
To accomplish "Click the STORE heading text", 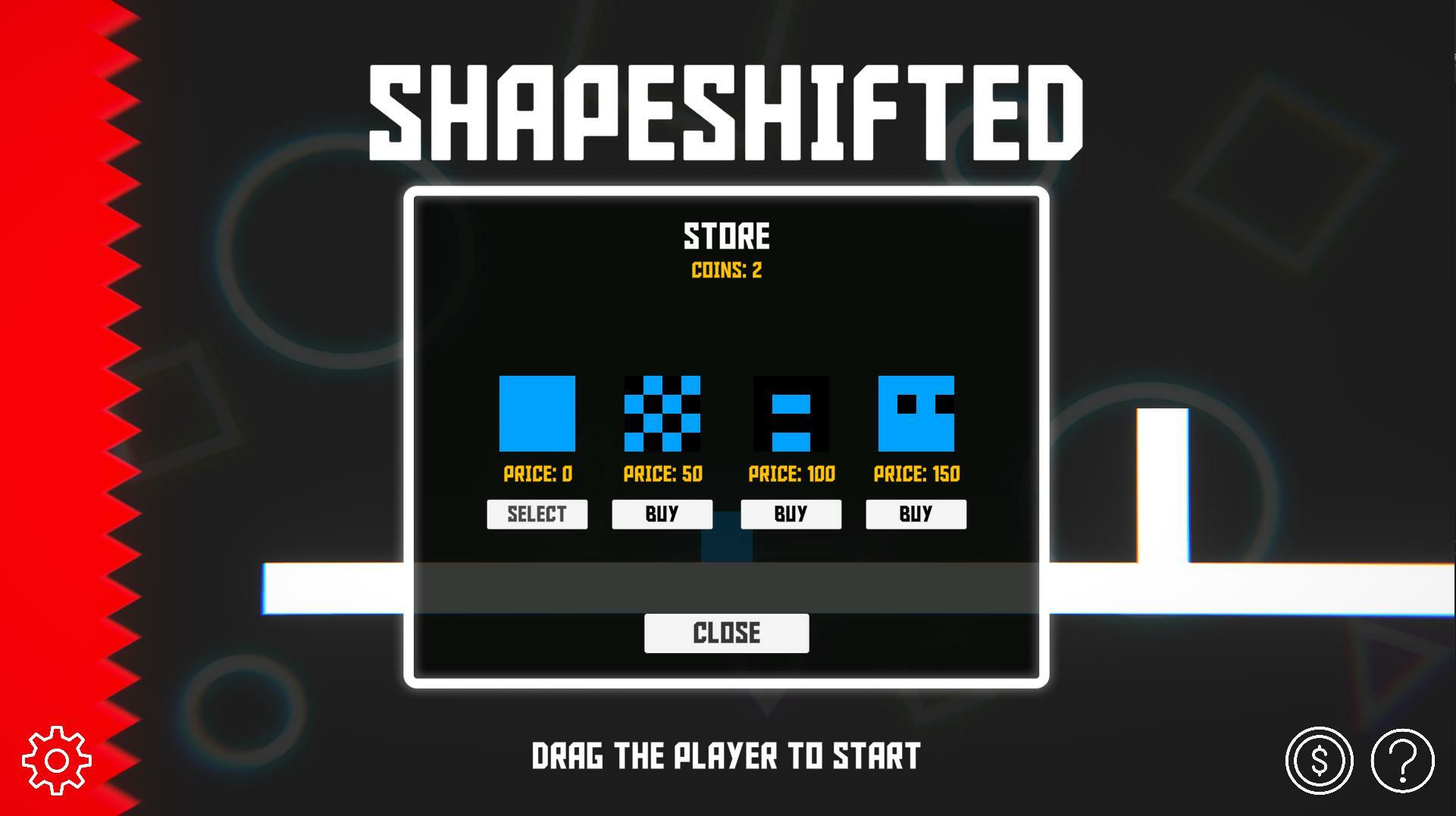I will coord(726,236).
